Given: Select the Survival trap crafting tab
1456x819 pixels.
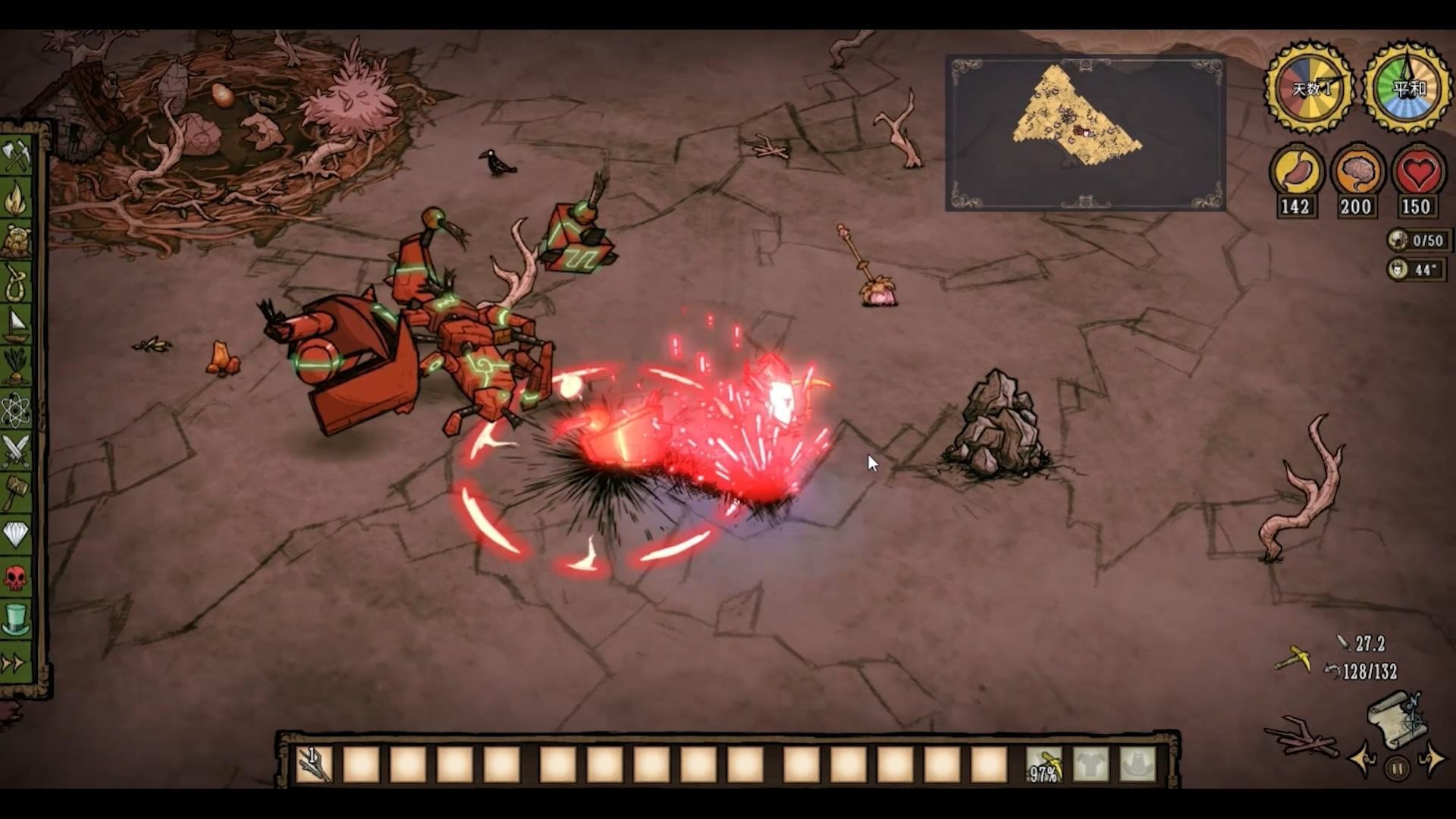Looking at the screenshot, I should coord(16,241).
